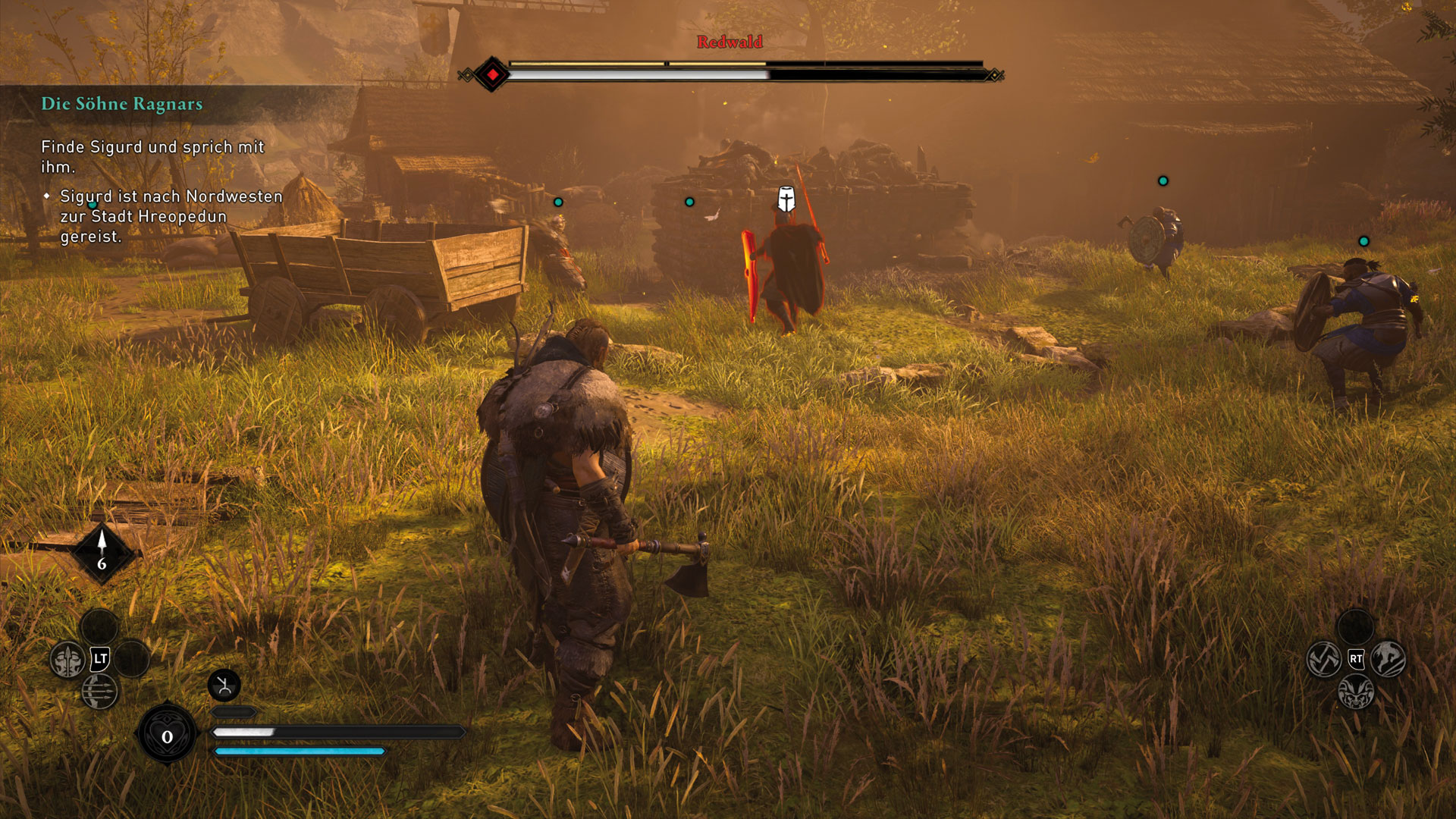The width and height of the screenshot is (1456, 819).
Task: Select the white helmet target marker on Redwald
Action: tap(786, 199)
